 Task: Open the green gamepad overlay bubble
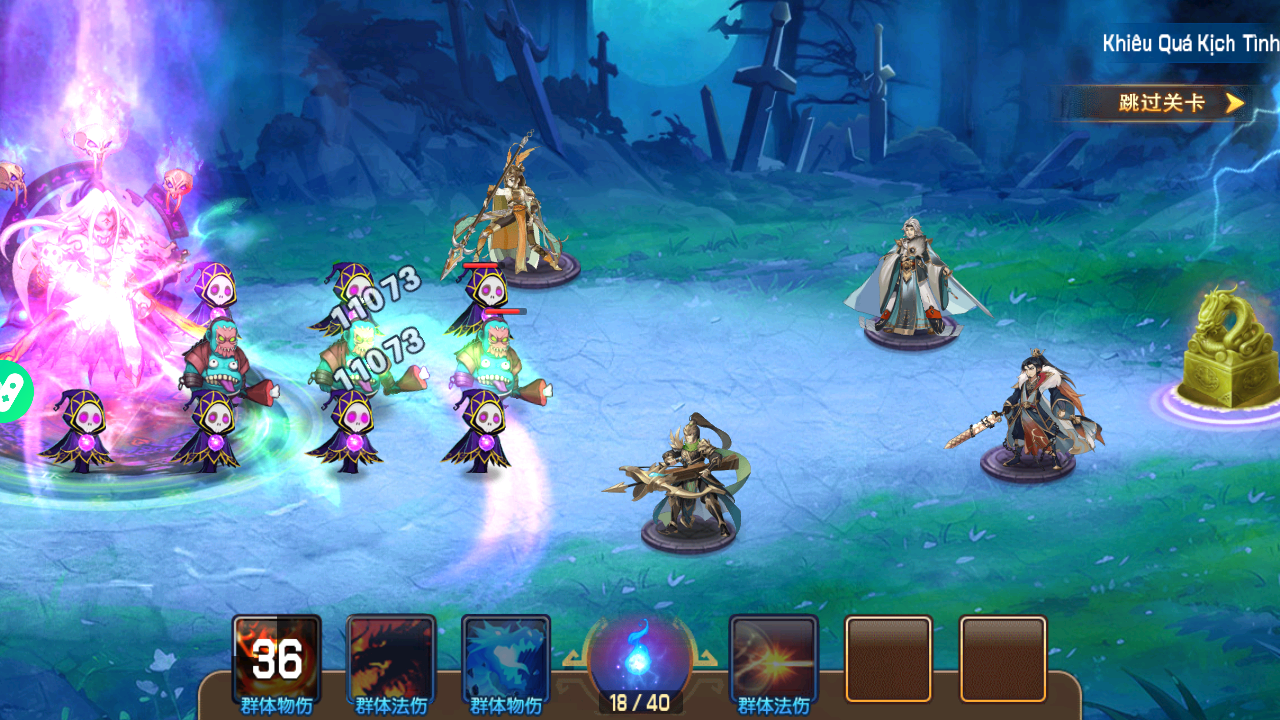coord(12,390)
